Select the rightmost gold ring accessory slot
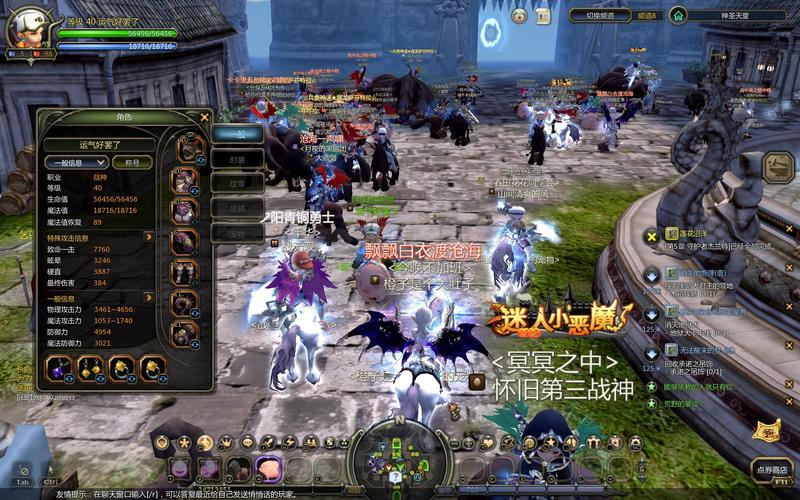The width and height of the screenshot is (800, 500). point(153,370)
